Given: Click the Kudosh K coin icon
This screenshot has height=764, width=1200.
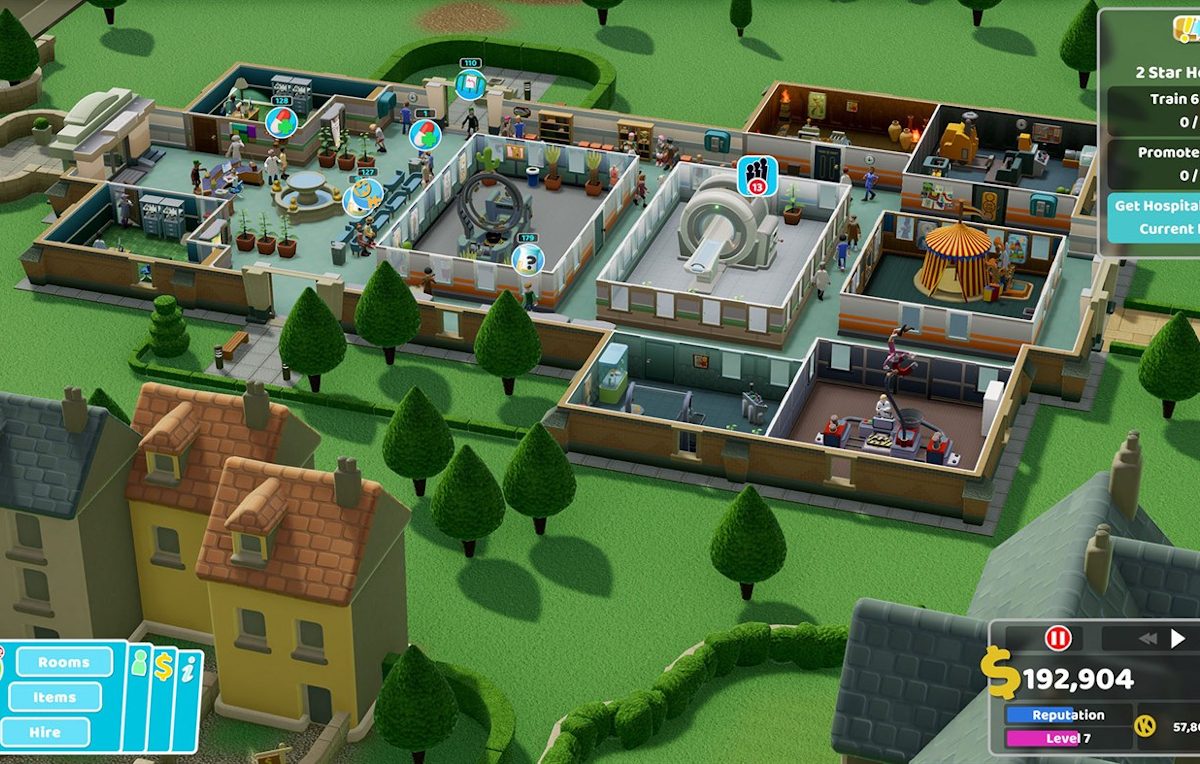Looking at the screenshot, I should coord(1146,727).
